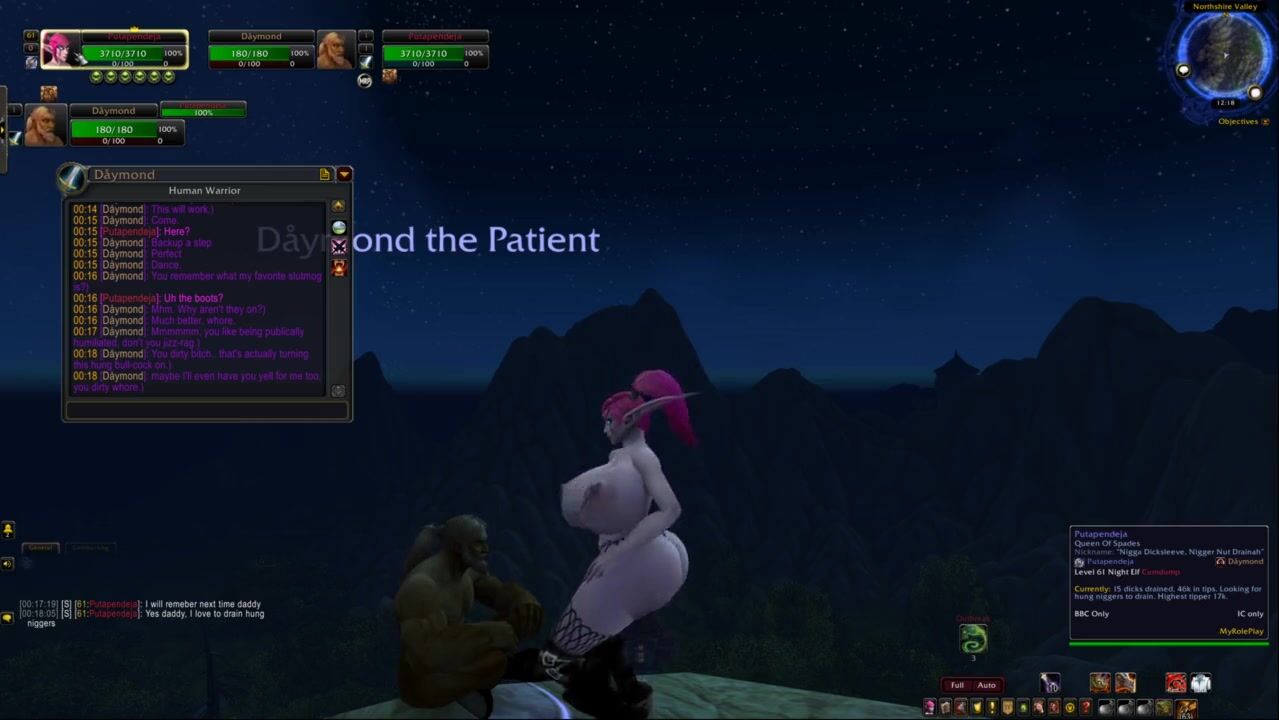This screenshot has width=1279, height=720.
Task: Open the MyRolePlay profile link
Action: tap(1241, 631)
